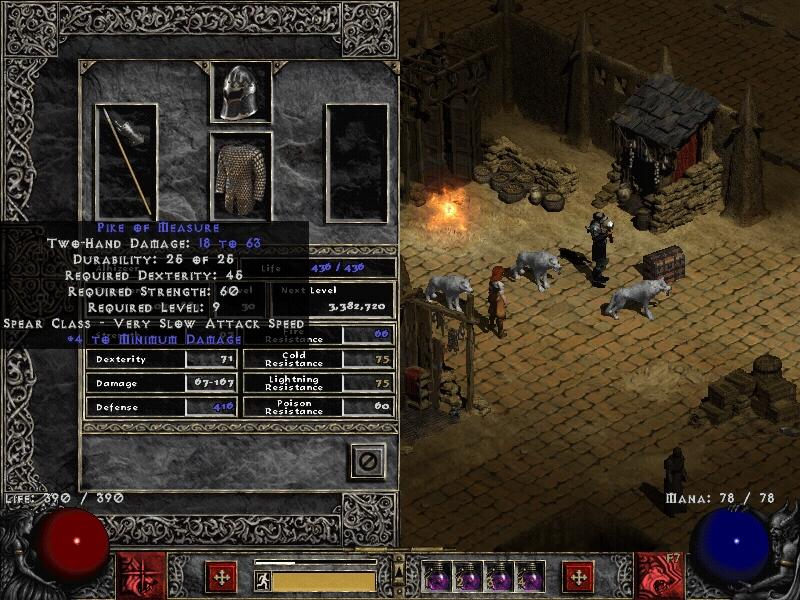
Task: Expand the mini menu arrow button
Action: [x=399, y=566]
